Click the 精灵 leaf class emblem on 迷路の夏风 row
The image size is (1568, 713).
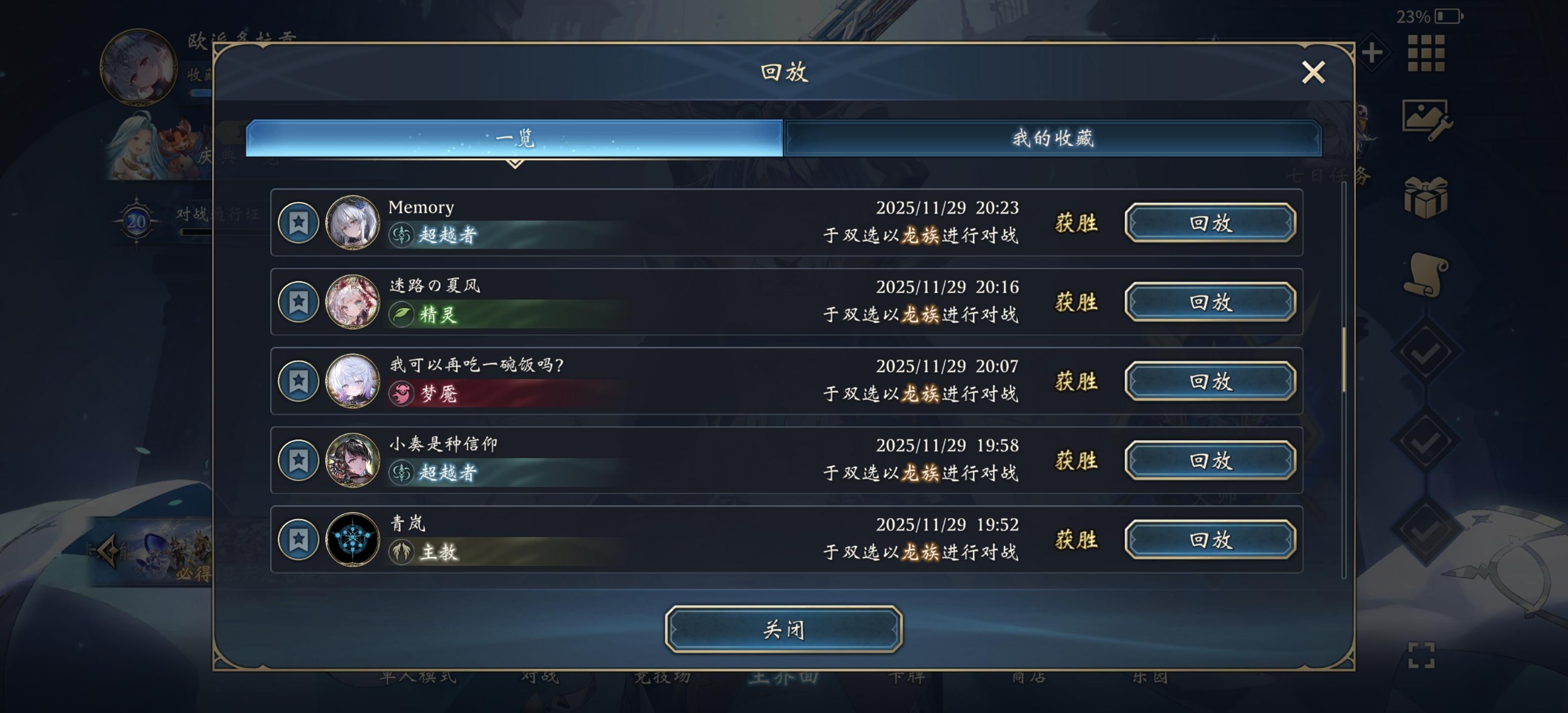pos(403,315)
